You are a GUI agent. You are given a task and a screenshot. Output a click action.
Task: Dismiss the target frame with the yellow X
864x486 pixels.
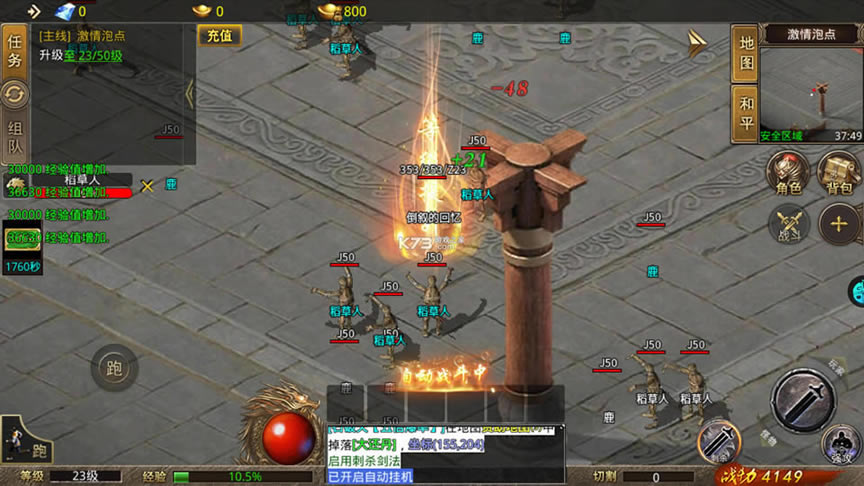(147, 185)
